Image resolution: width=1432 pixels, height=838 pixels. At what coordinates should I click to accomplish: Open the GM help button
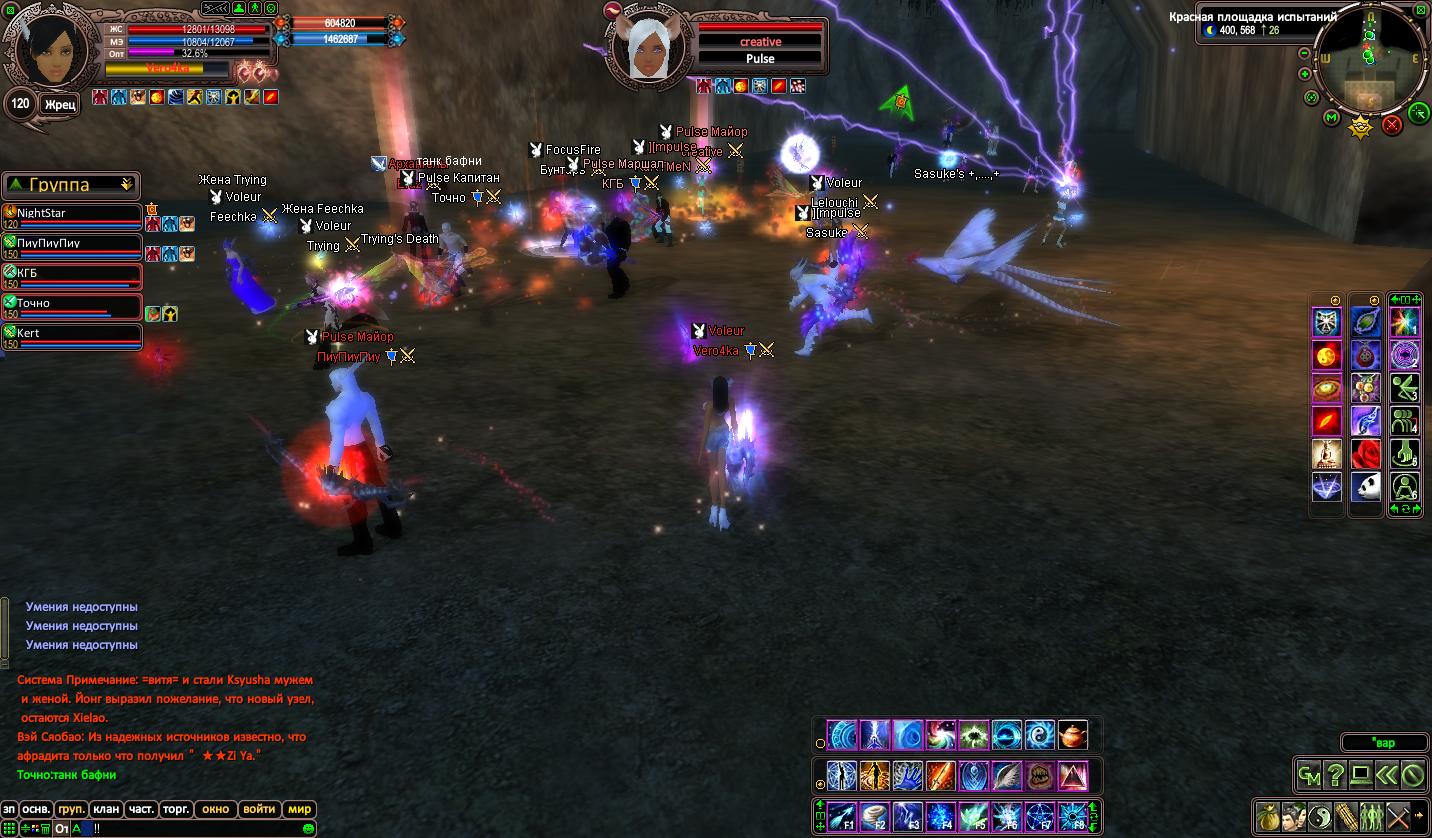(1309, 774)
